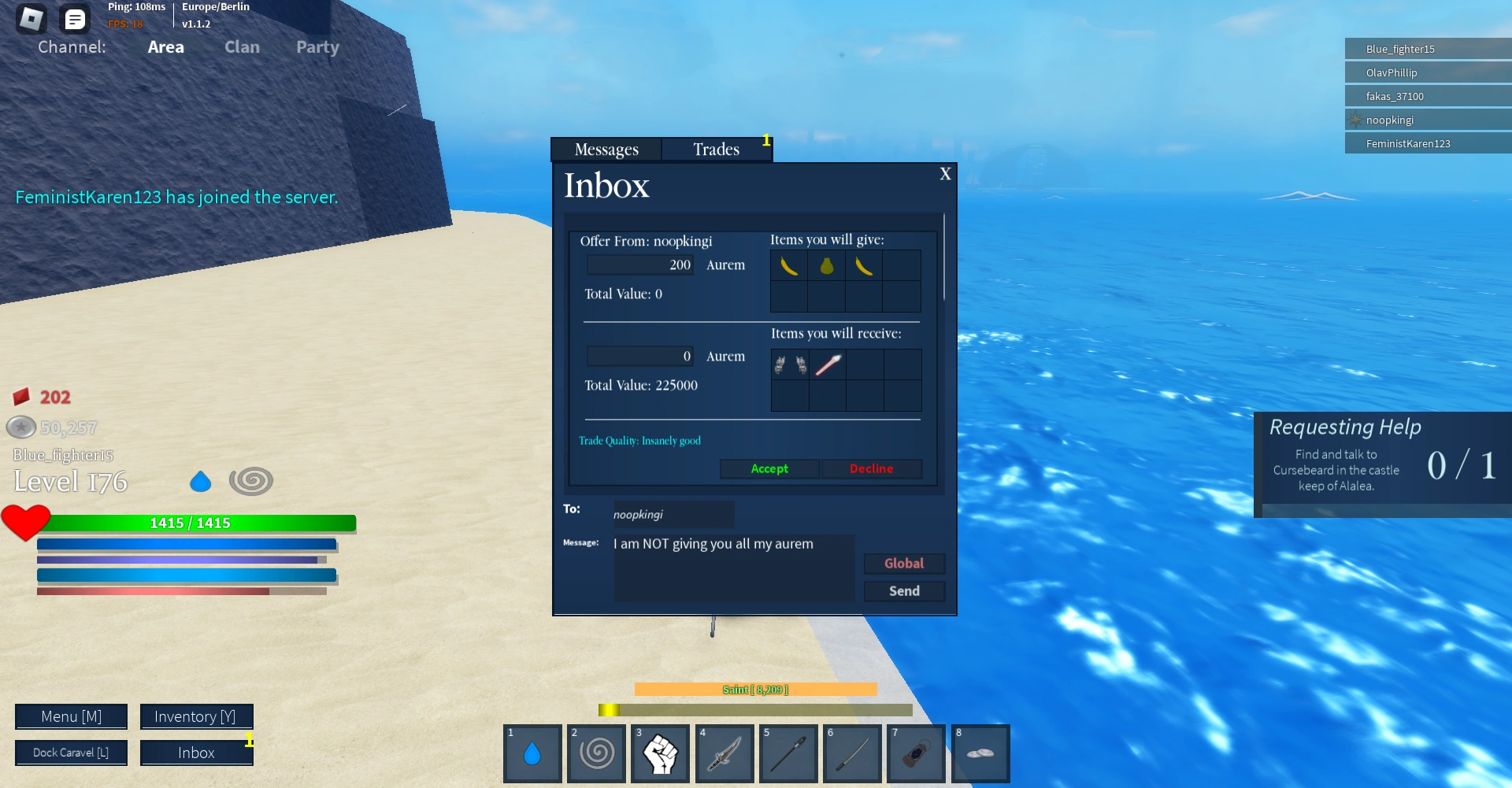Click the Saint boss health bar
Screen dimensions: 1512x788
[755, 689]
